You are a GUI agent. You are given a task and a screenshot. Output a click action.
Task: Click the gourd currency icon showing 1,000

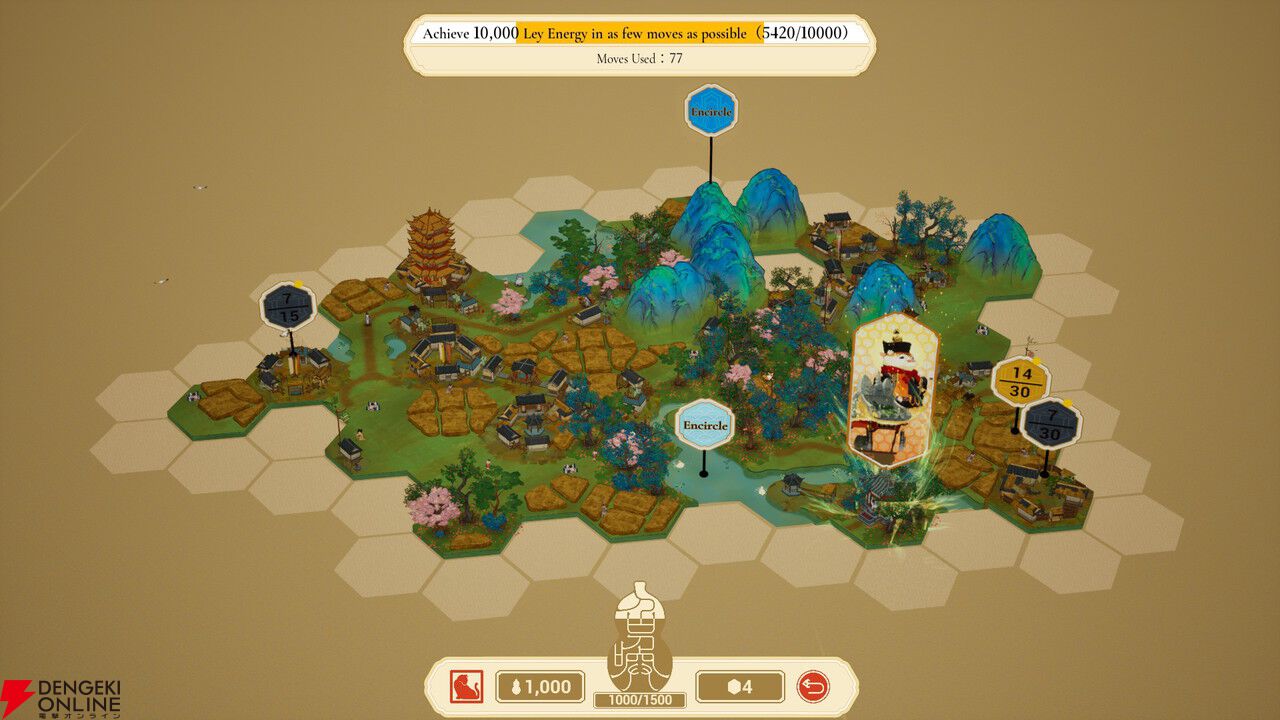click(516, 687)
